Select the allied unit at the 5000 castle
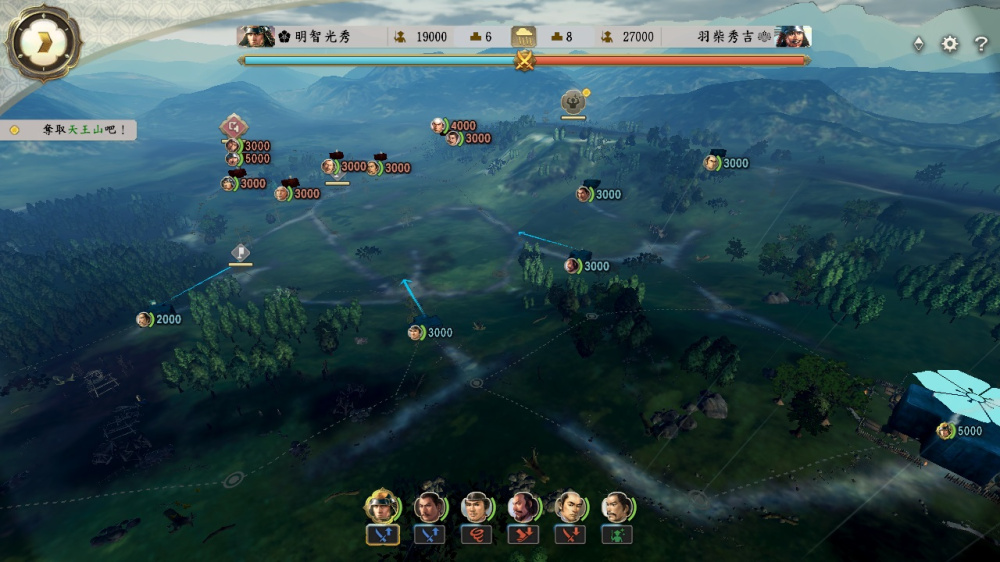Viewport: 1000px width, 562px height. pyautogui.click(x=945, y=431)
